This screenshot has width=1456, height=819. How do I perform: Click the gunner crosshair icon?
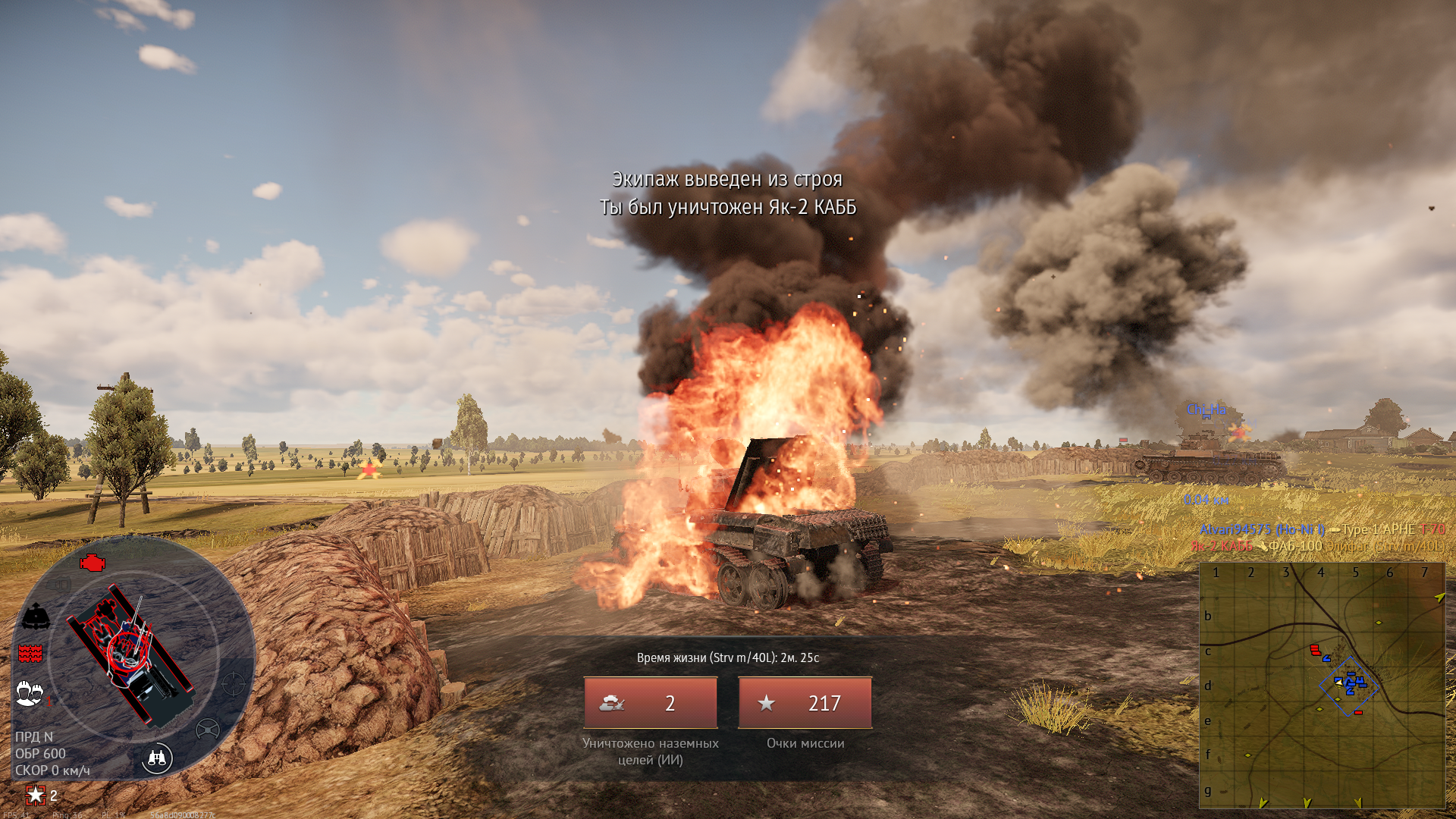coord(234,684)
